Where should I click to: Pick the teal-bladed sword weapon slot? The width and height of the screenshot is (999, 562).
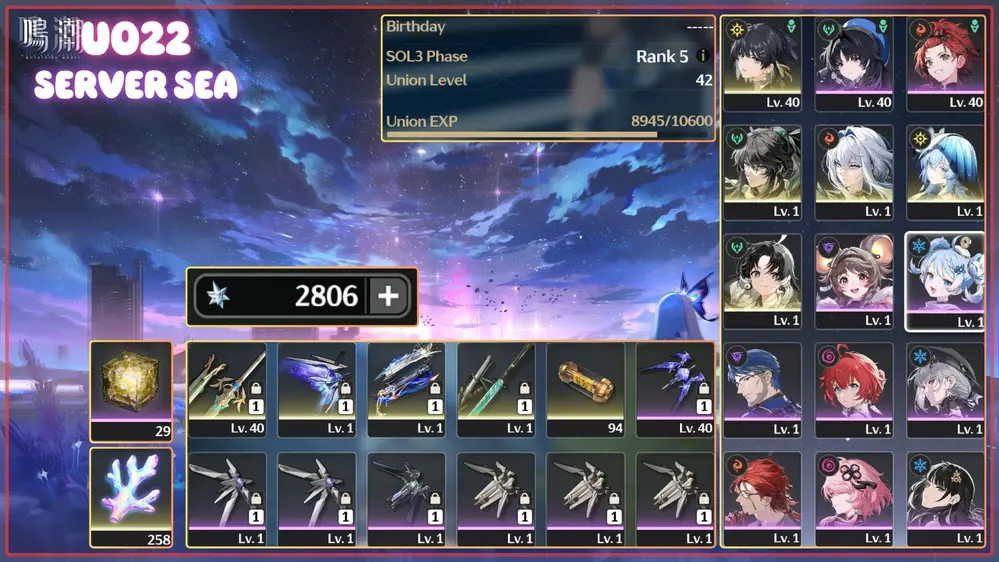click(496, 390)
